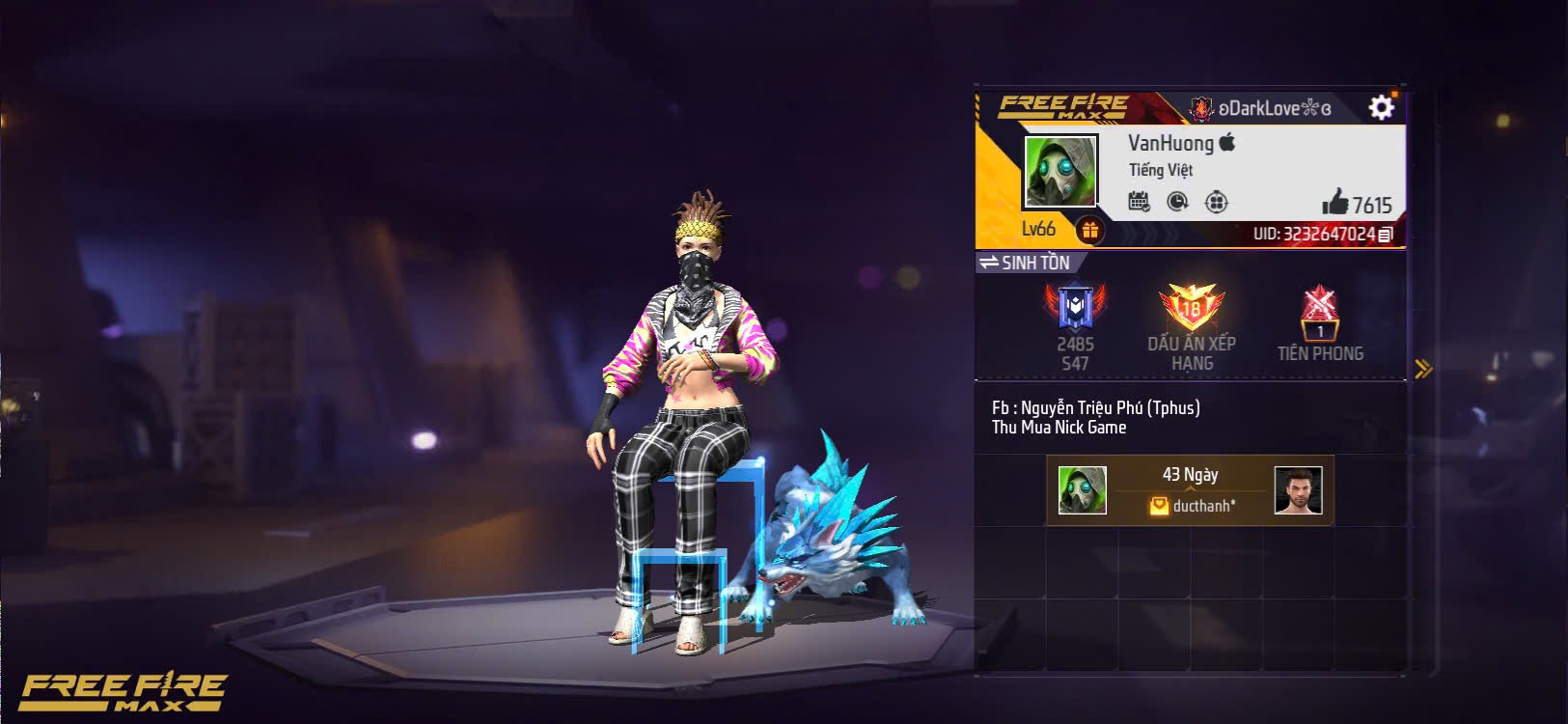Open the calendar check icon
This screenshot has width=1568, height=724.
[1140, 202]
